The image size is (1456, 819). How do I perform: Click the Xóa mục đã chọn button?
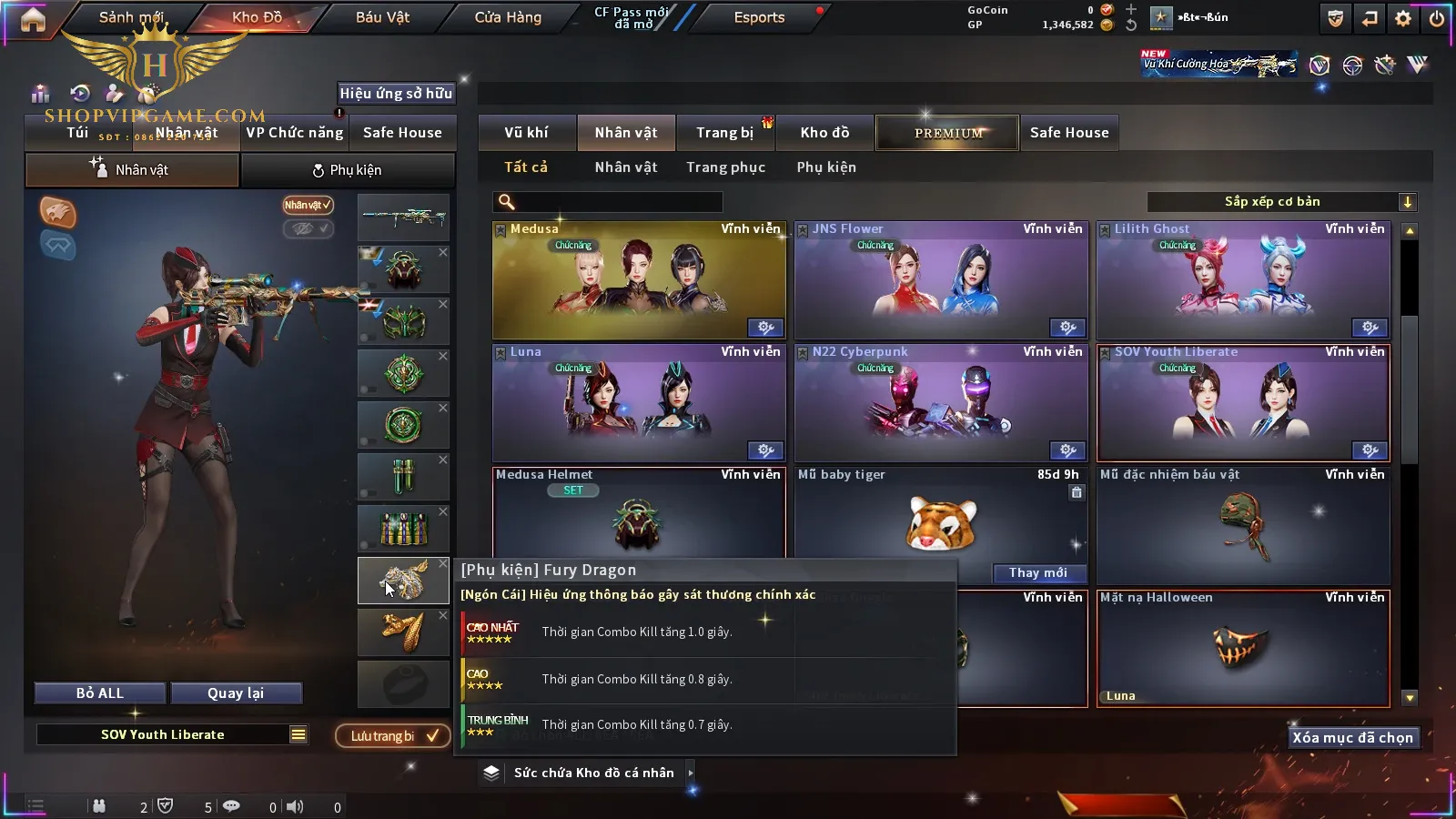[x=1352, y=738]
